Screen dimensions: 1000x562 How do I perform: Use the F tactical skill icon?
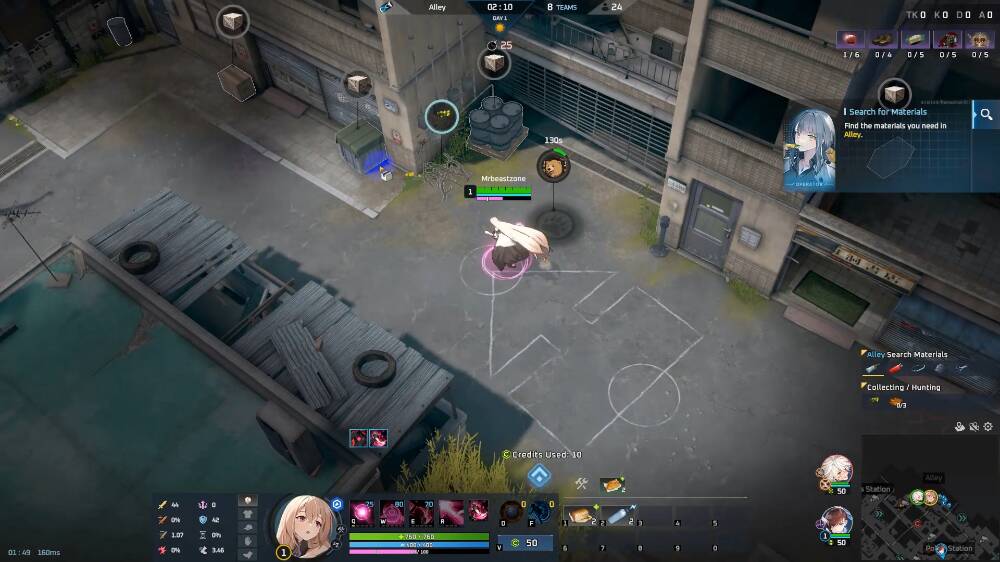click(541, 512)
